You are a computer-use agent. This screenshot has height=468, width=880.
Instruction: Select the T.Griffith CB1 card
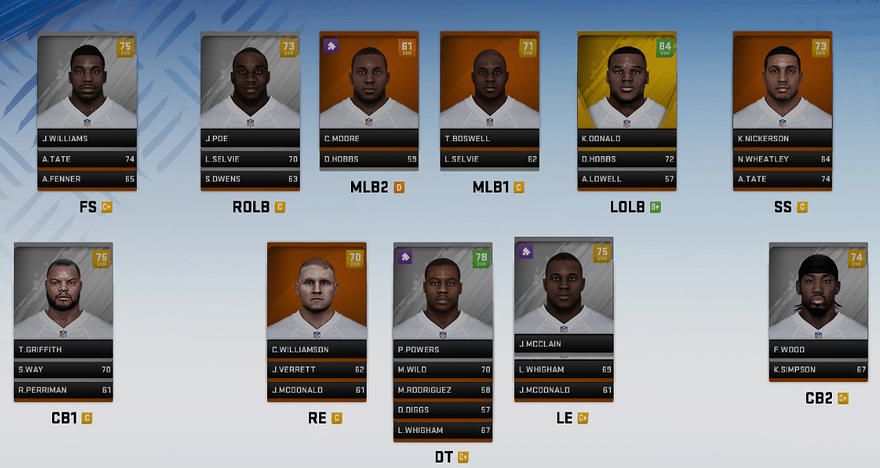click(x=63, y=295)
